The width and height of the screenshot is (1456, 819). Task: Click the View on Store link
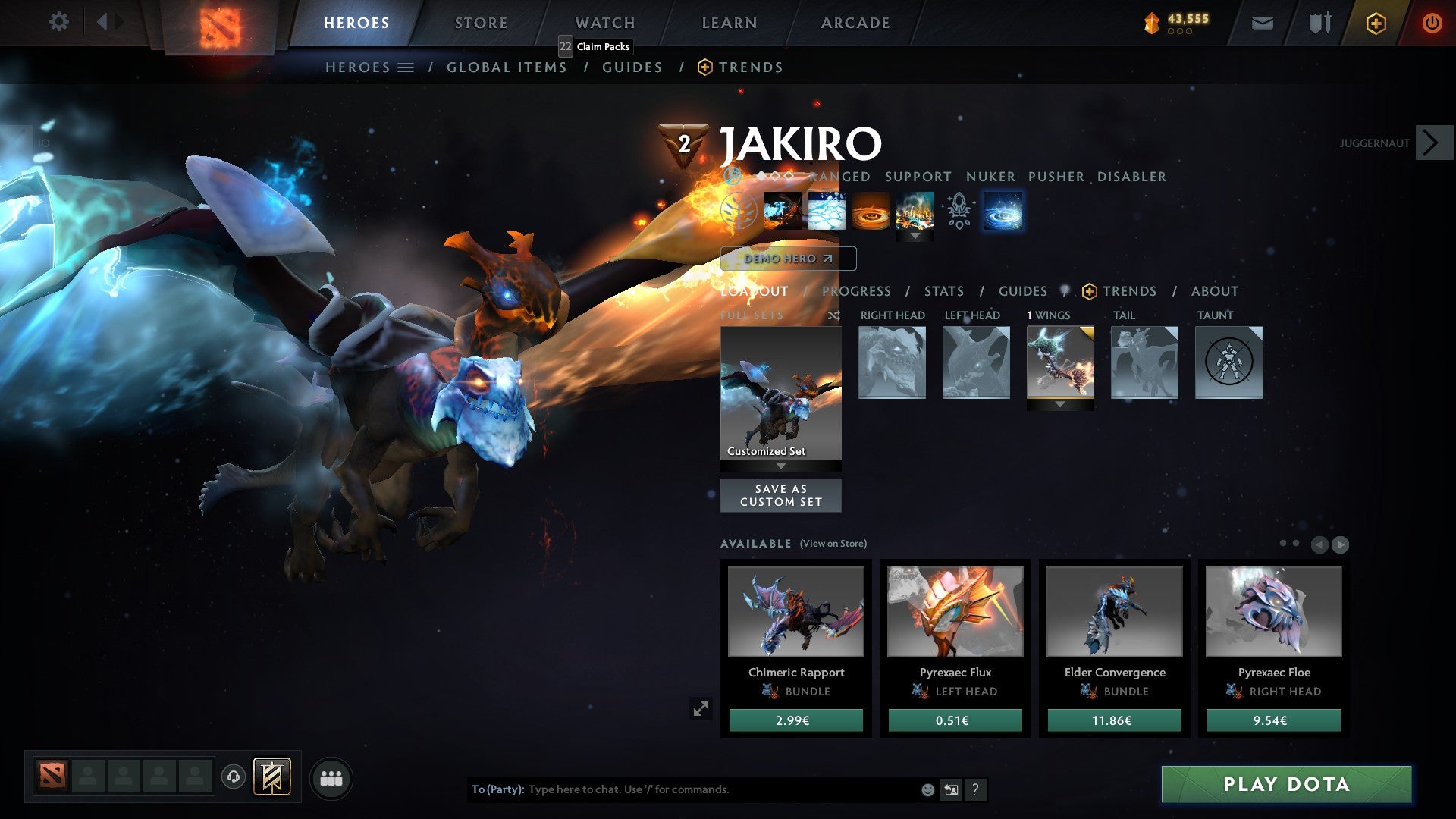[833, 544]
